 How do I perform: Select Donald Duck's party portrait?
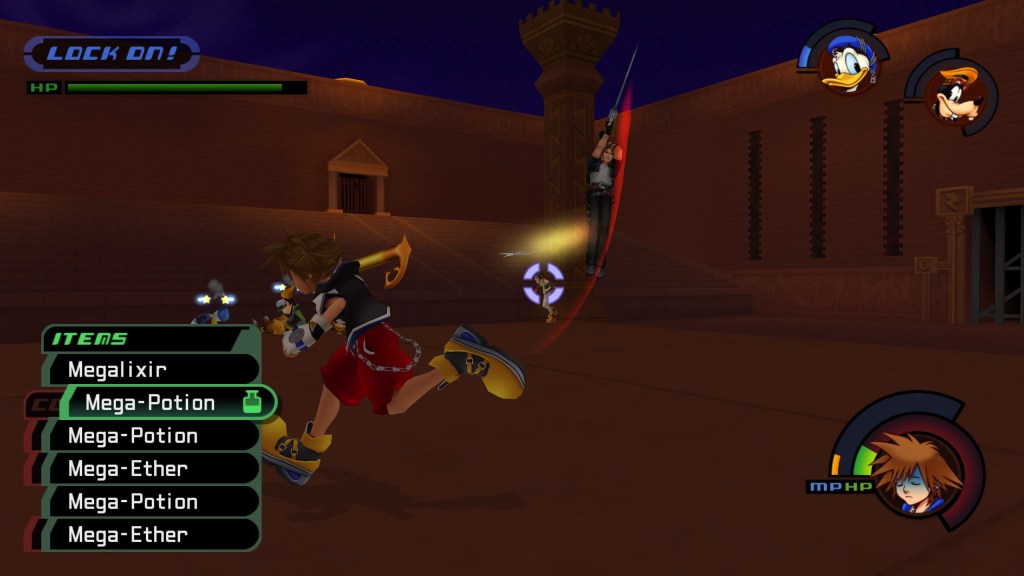pos(845,63)
